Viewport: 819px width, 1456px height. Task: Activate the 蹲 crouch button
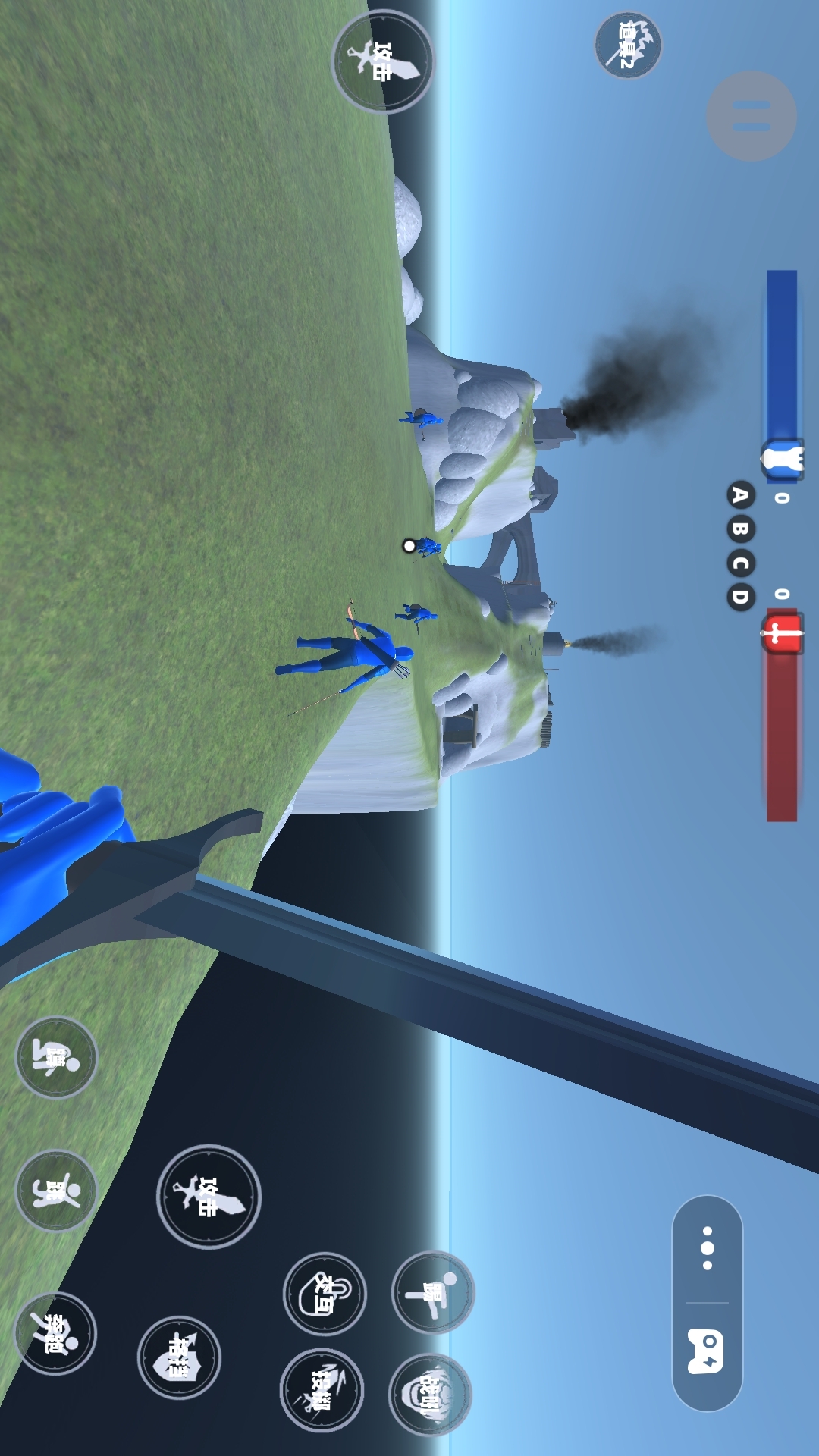pos(56,1057)
